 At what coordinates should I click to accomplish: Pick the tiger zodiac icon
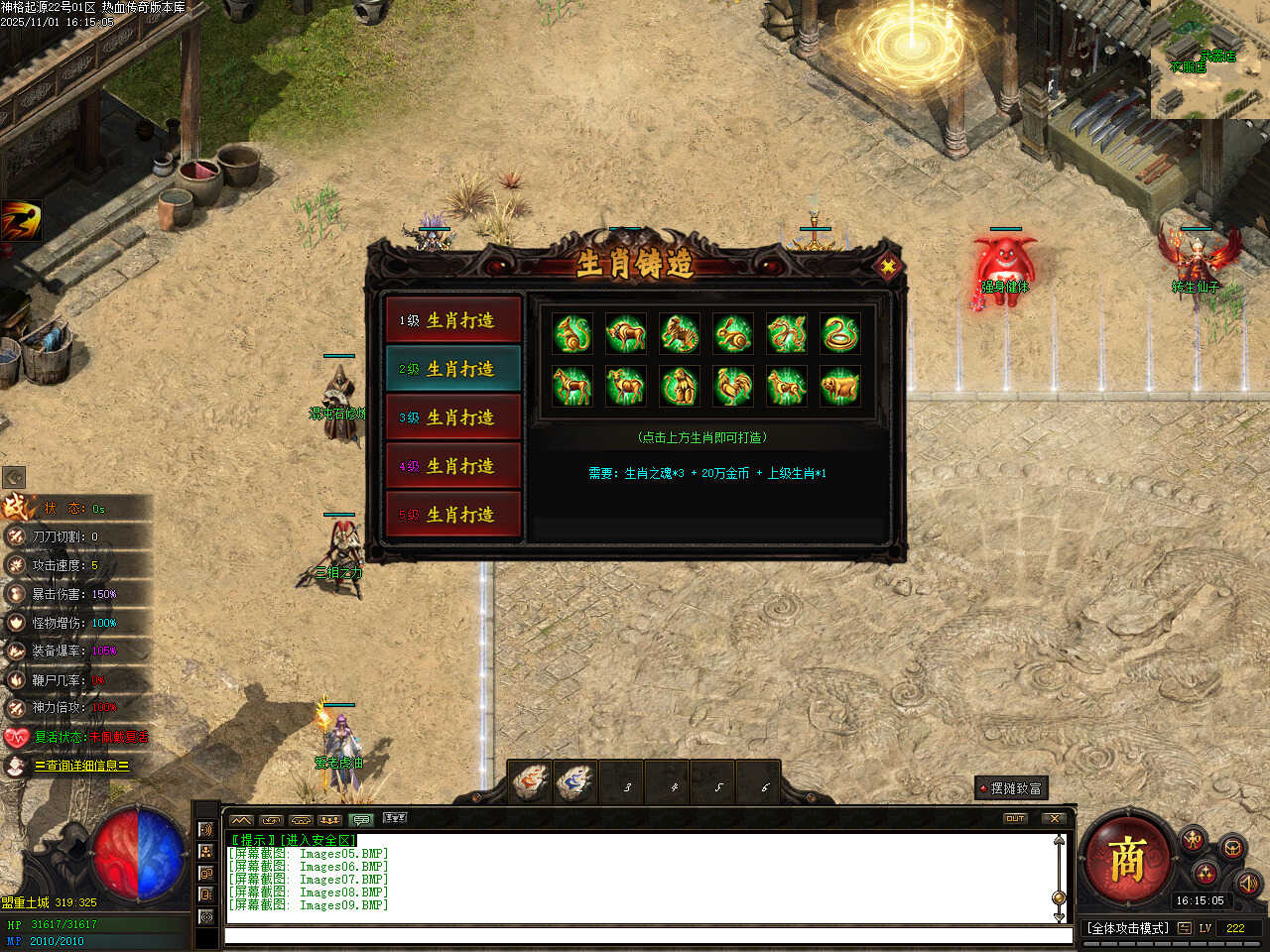tap(680, 334)
